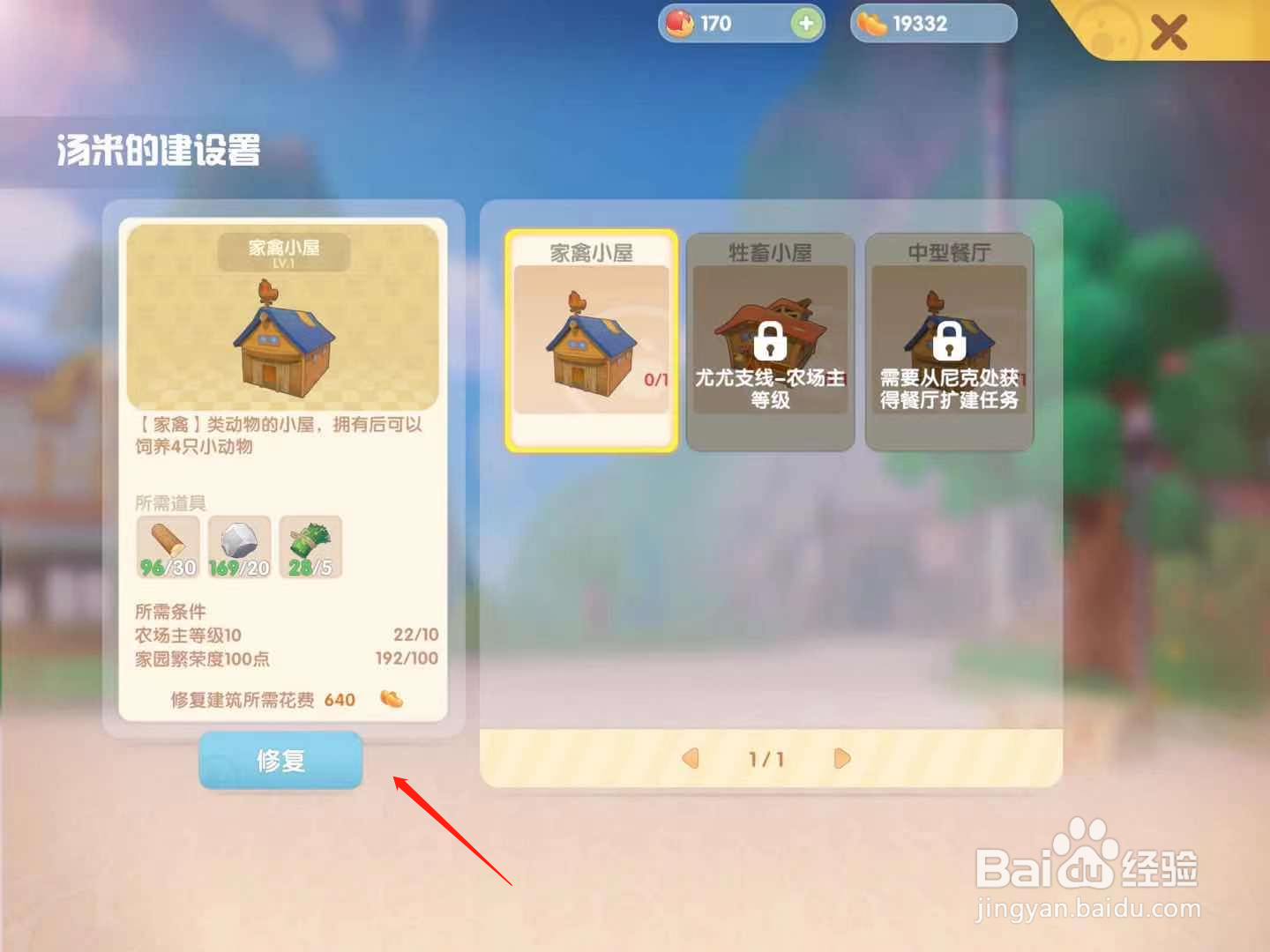
Task: Click the locked 牲畜小屋 building card
Action: [x=772, y=339]
